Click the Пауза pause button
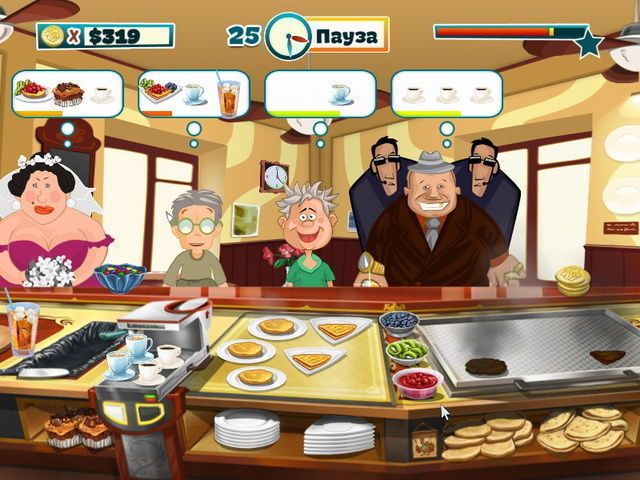Screen dimensions: 640x480 pyautogui.click(x=346, y=36)
